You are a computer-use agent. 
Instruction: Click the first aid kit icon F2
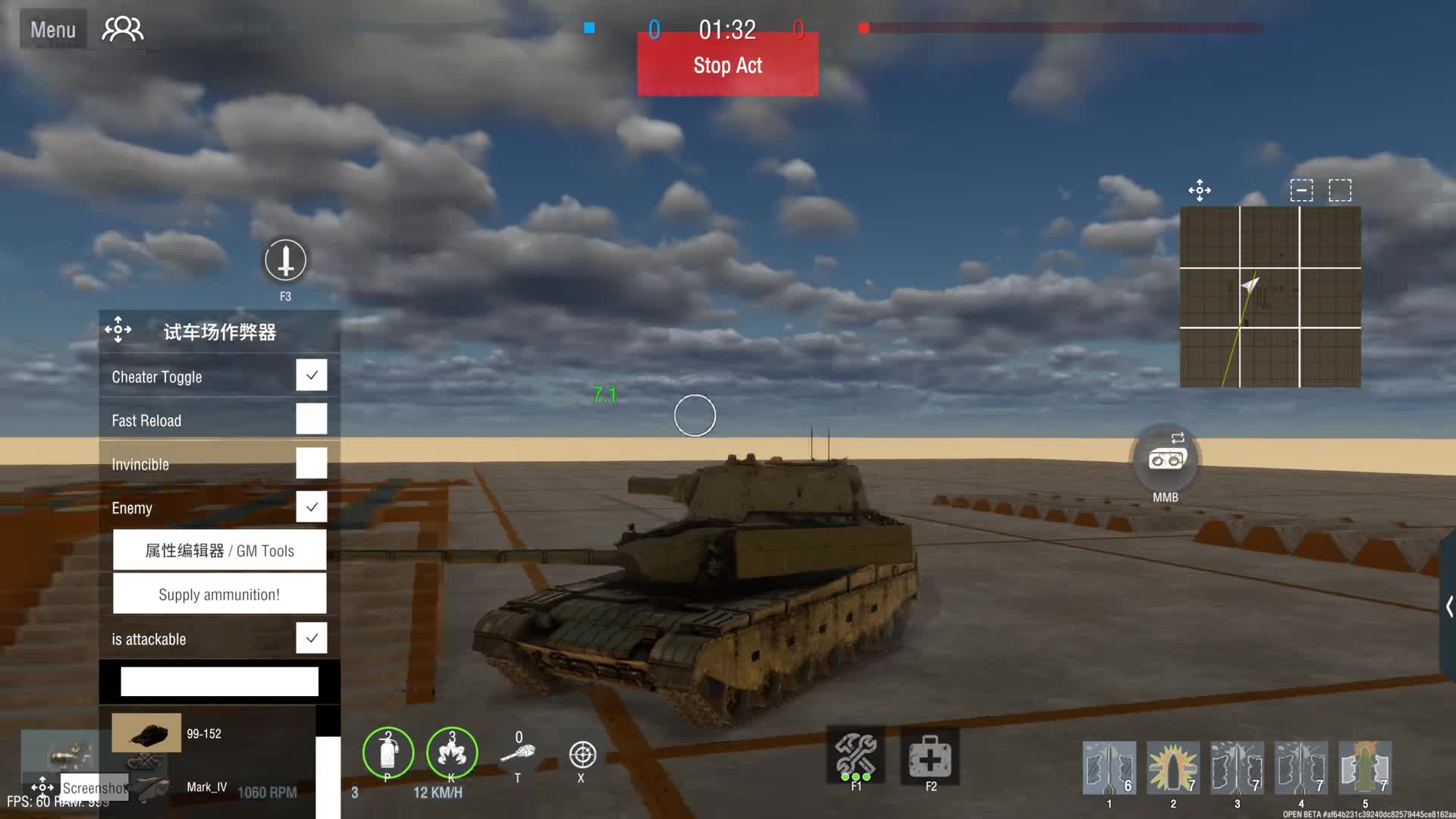tap(930, 758)
